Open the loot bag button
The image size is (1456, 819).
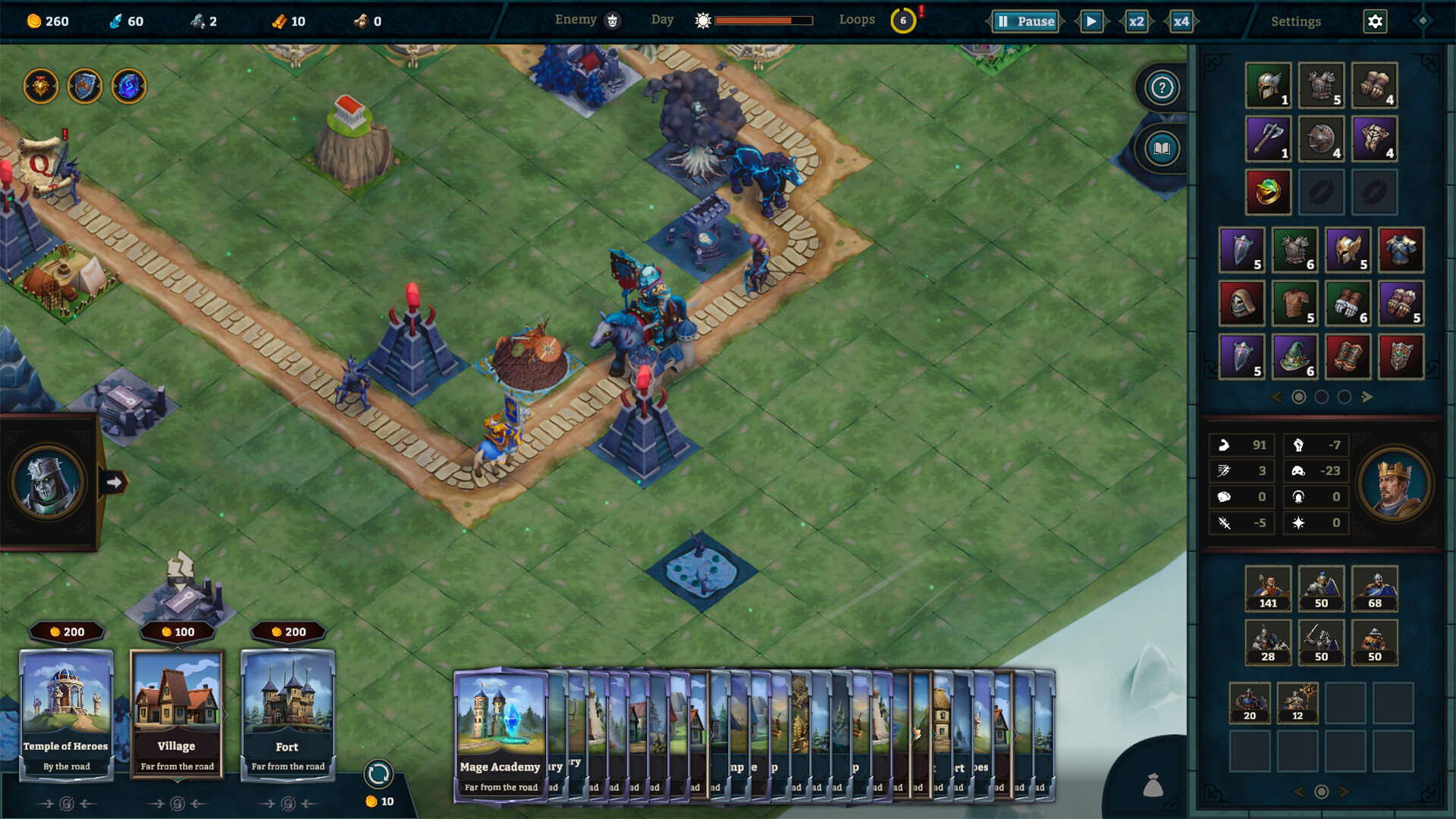point(1153,786)
